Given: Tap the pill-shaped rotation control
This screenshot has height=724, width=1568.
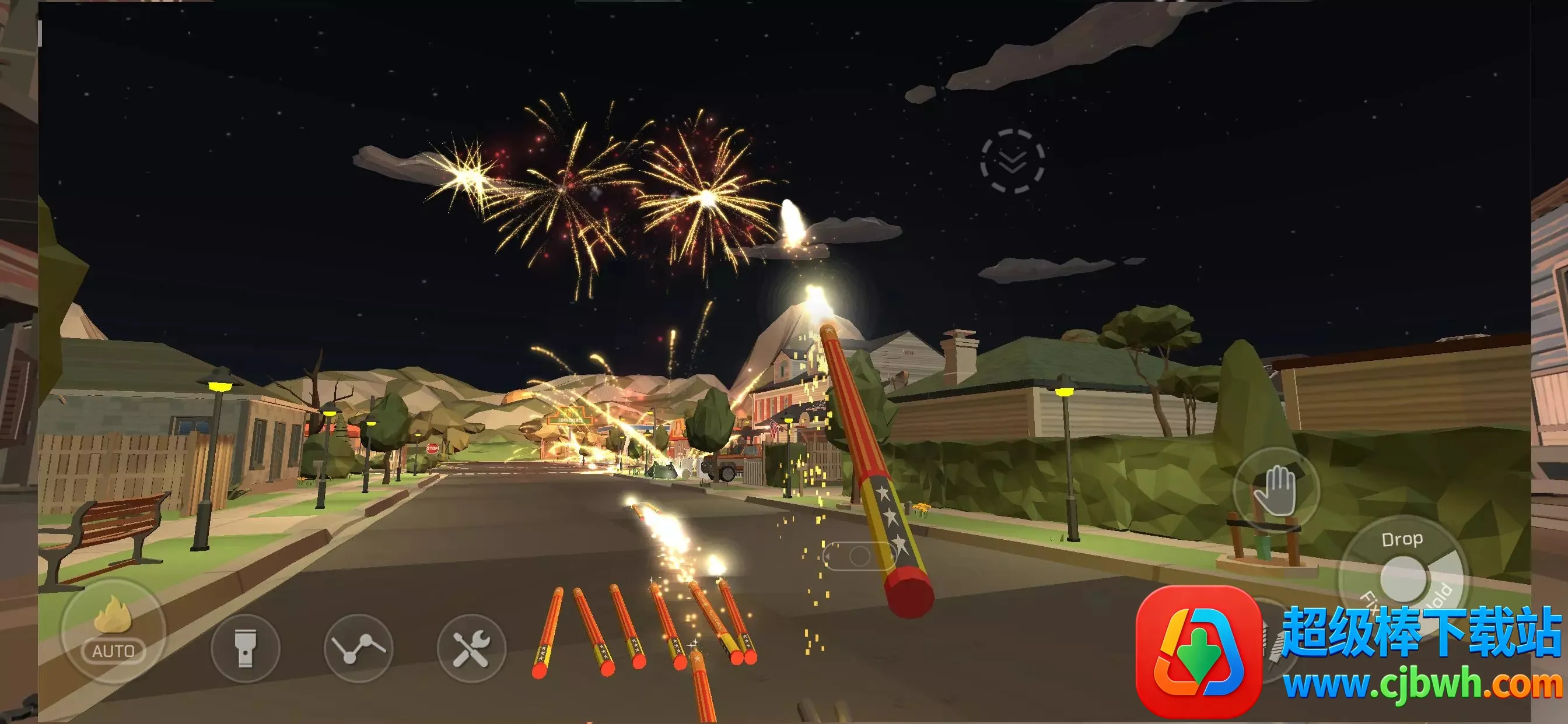Looking at the screenshot, I should 858,556.
